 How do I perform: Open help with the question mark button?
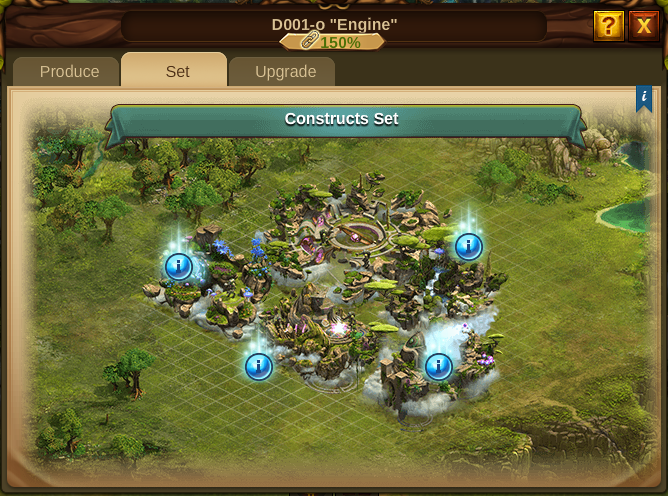point(608,26)
